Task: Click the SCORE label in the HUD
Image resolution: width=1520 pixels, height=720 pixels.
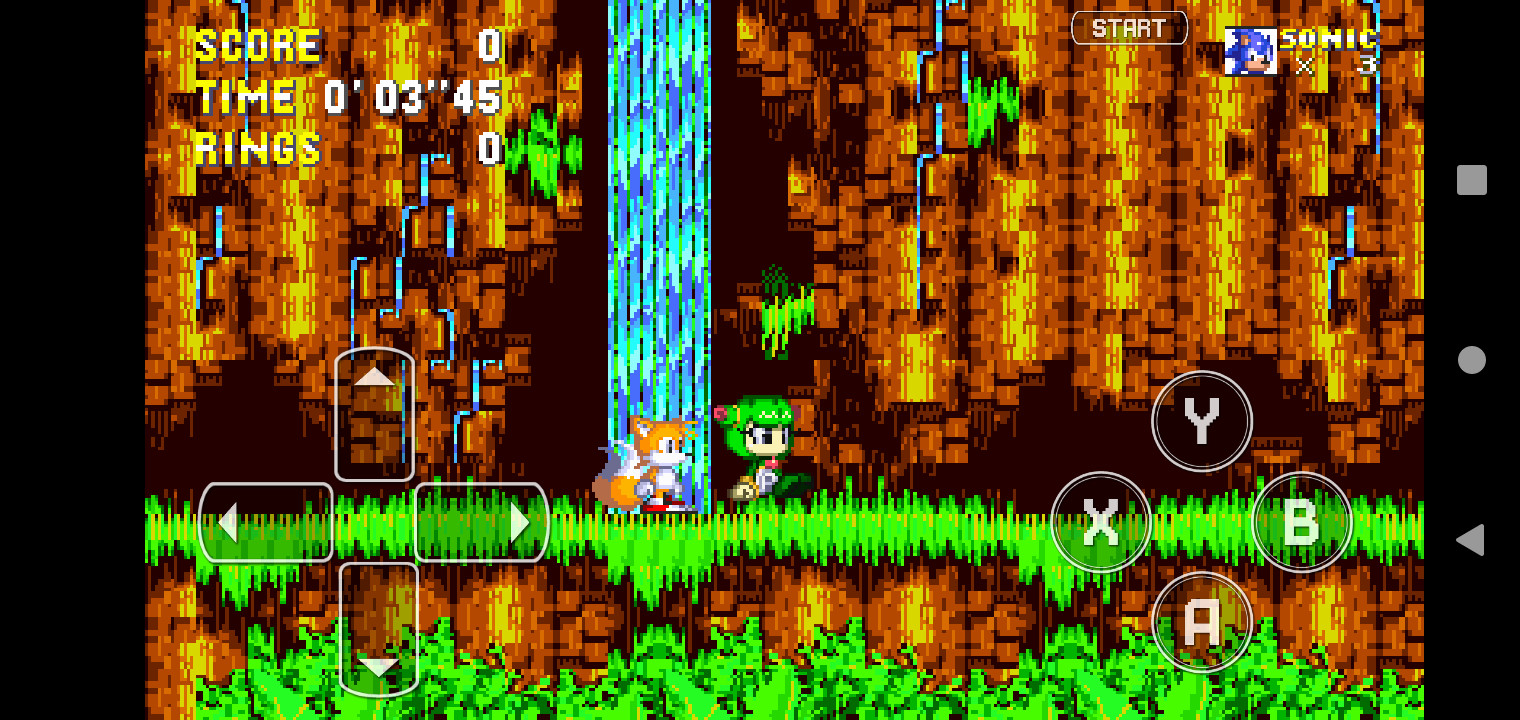Action: (256, 45)
